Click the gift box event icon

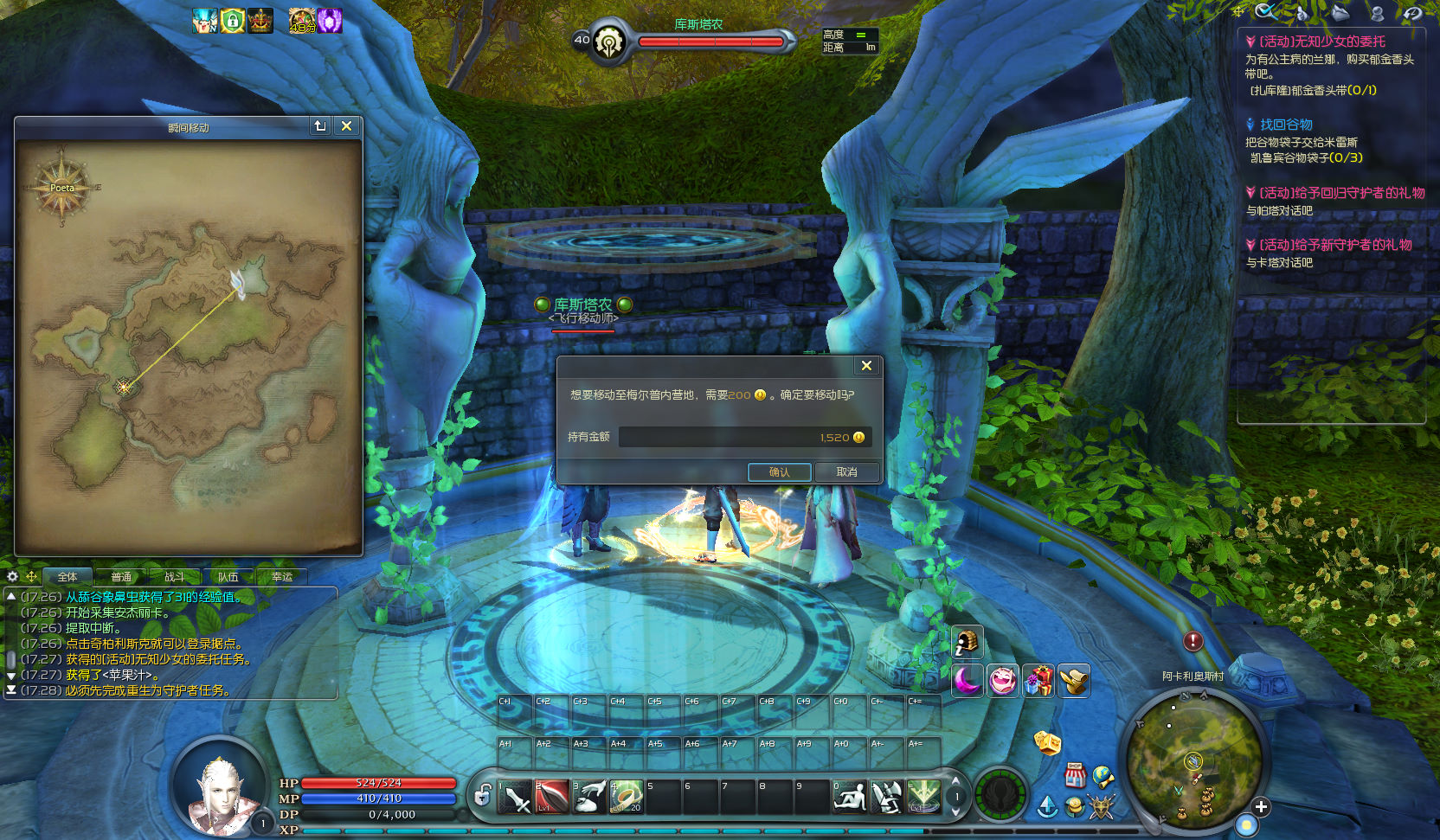[x=1038, y=681]
